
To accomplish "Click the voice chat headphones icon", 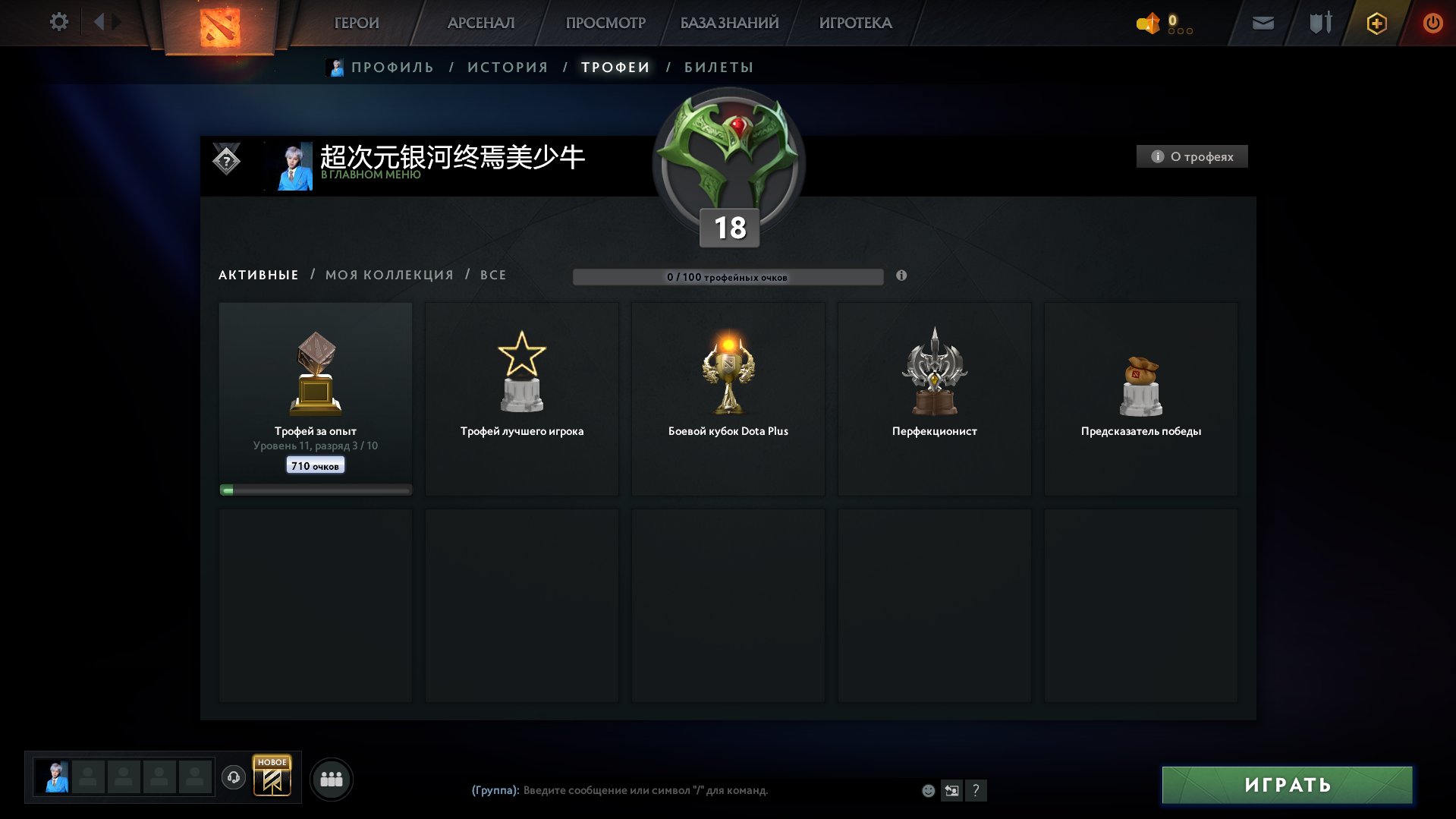I will 233,779.
